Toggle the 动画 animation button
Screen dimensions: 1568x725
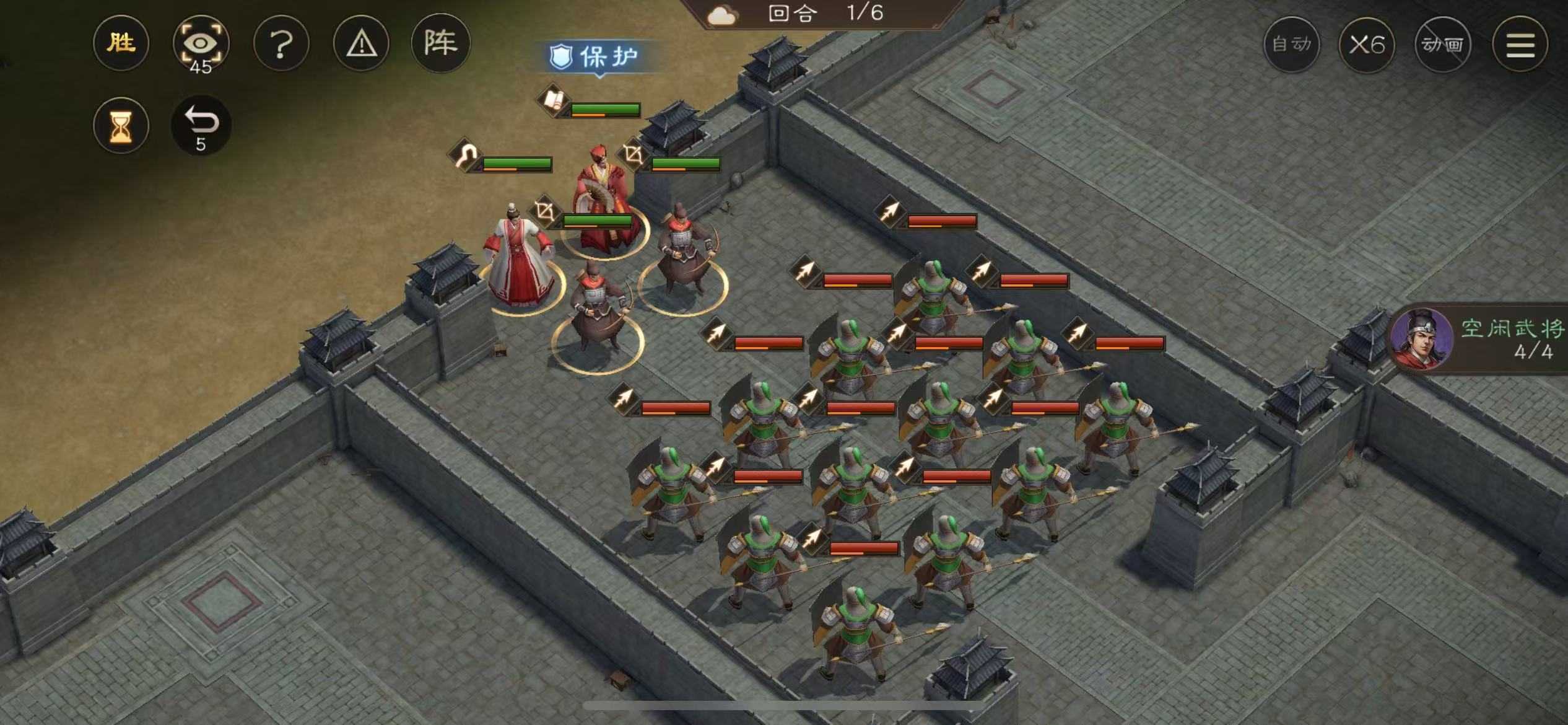[1442, 44]
